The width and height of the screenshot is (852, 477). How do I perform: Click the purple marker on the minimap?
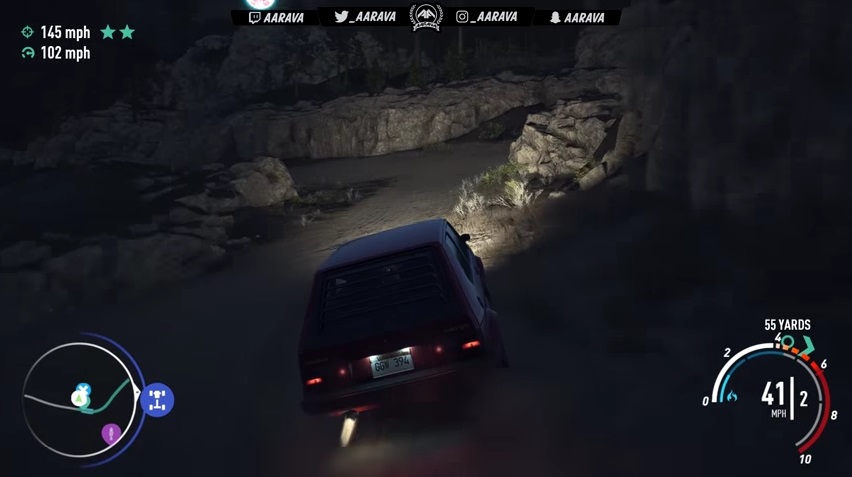[111, 434]
